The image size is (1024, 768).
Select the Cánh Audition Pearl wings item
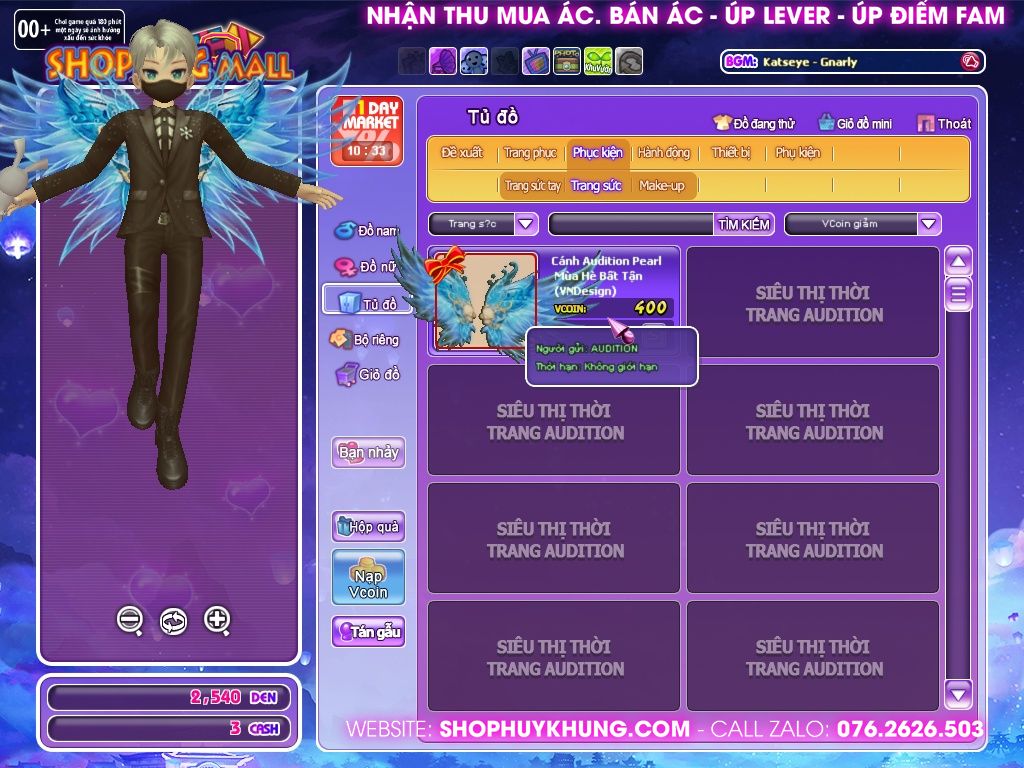click(x=485, y=302)
